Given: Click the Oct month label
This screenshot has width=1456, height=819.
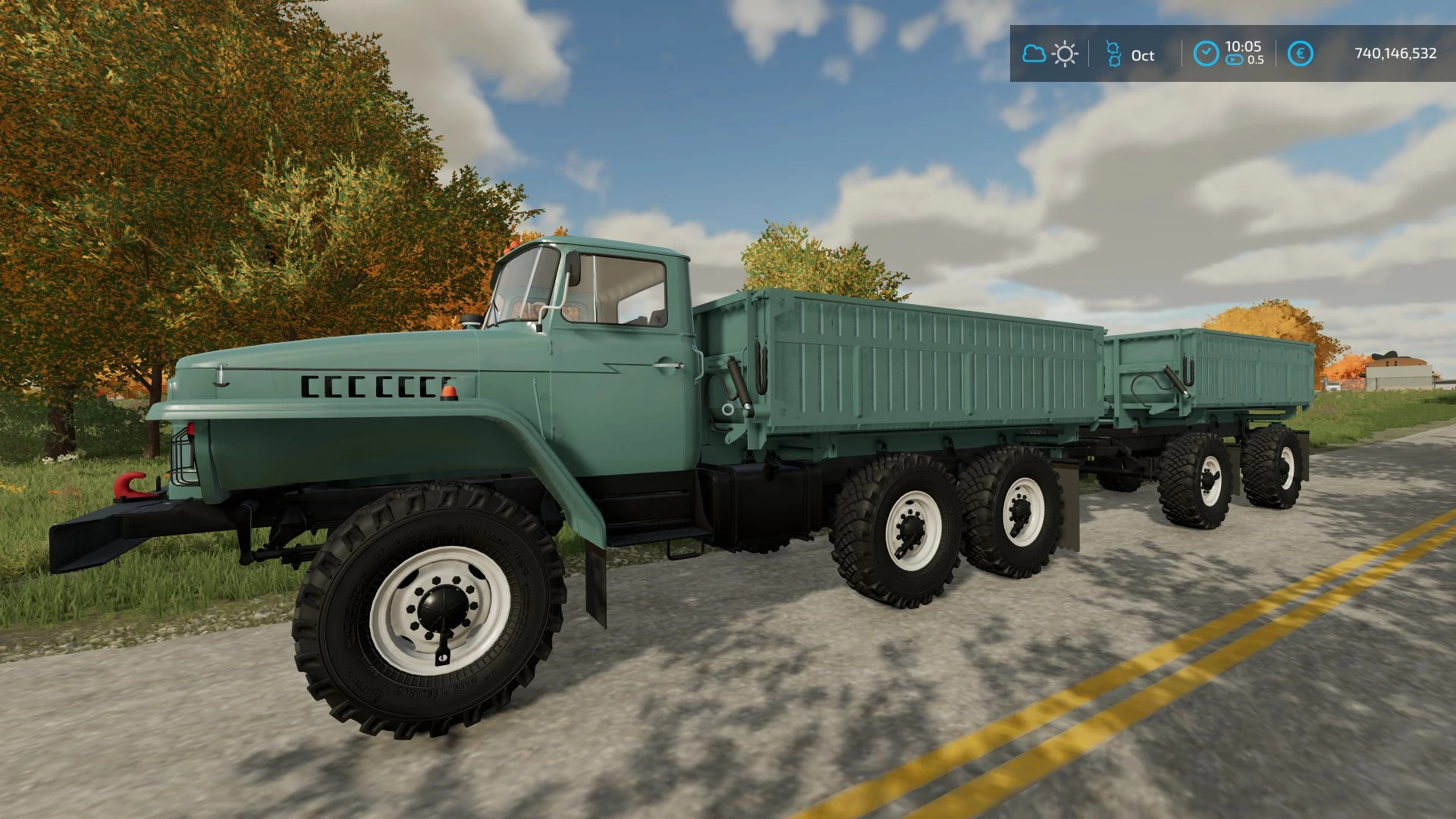Looking at the screenshot, I should pos(1143,55).
